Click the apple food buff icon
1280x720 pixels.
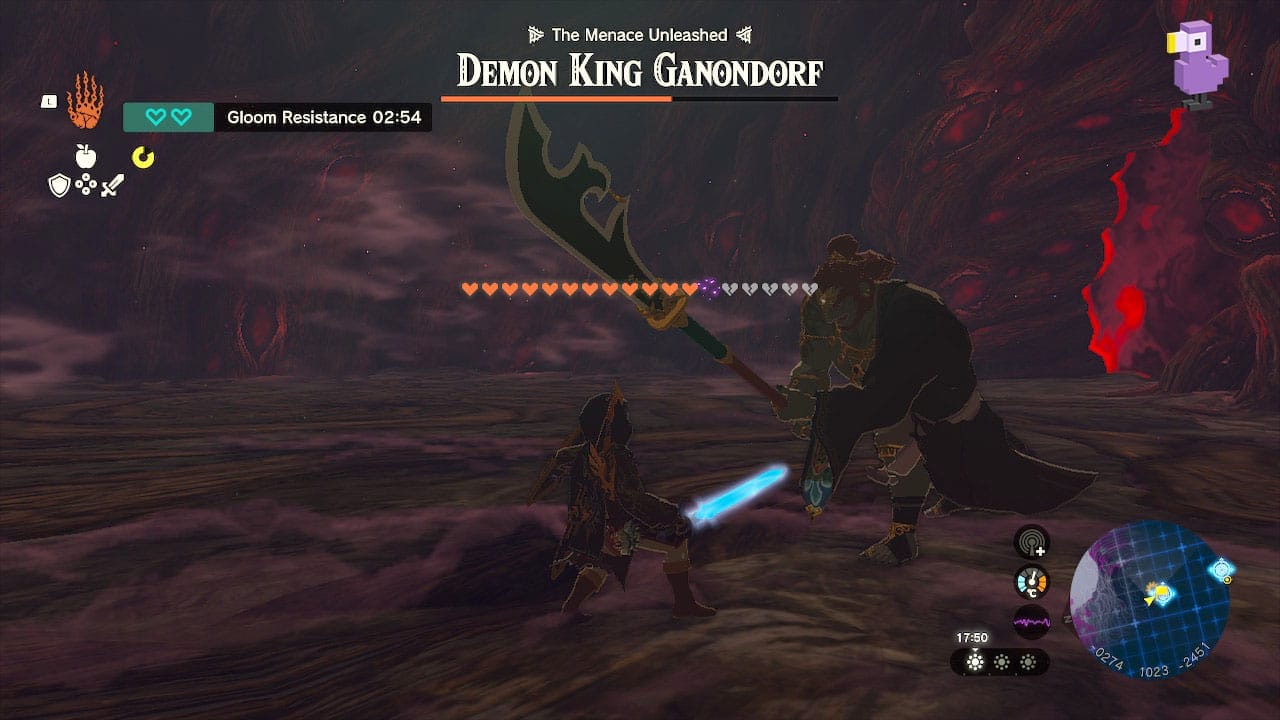click(86, 156)
